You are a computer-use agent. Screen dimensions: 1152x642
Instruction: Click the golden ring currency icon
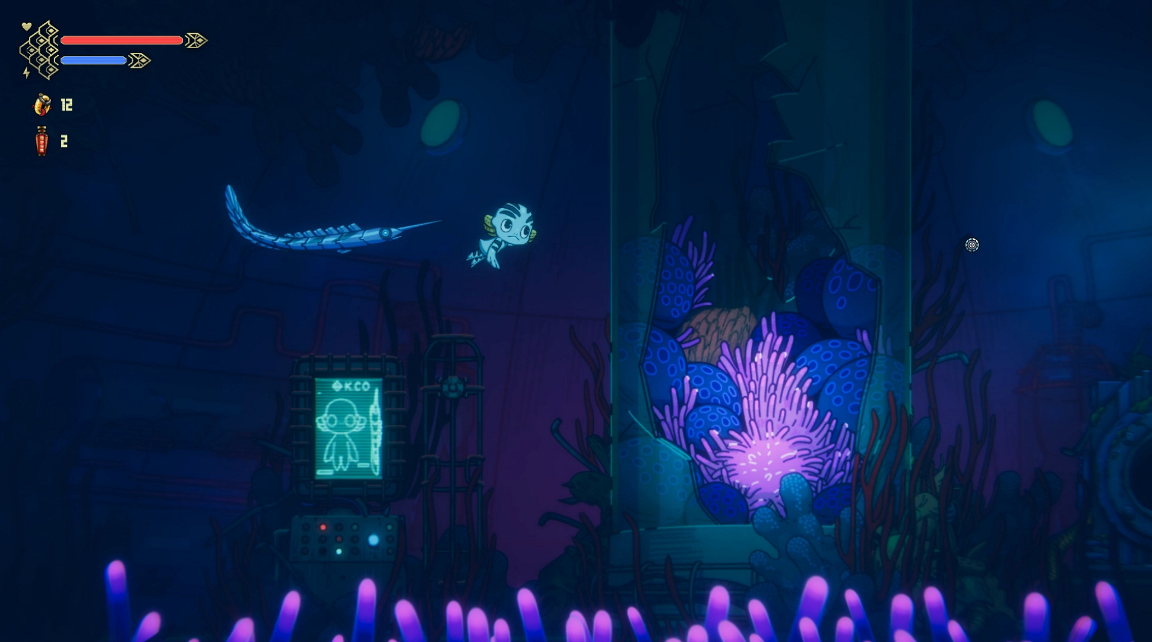(42, 104)
